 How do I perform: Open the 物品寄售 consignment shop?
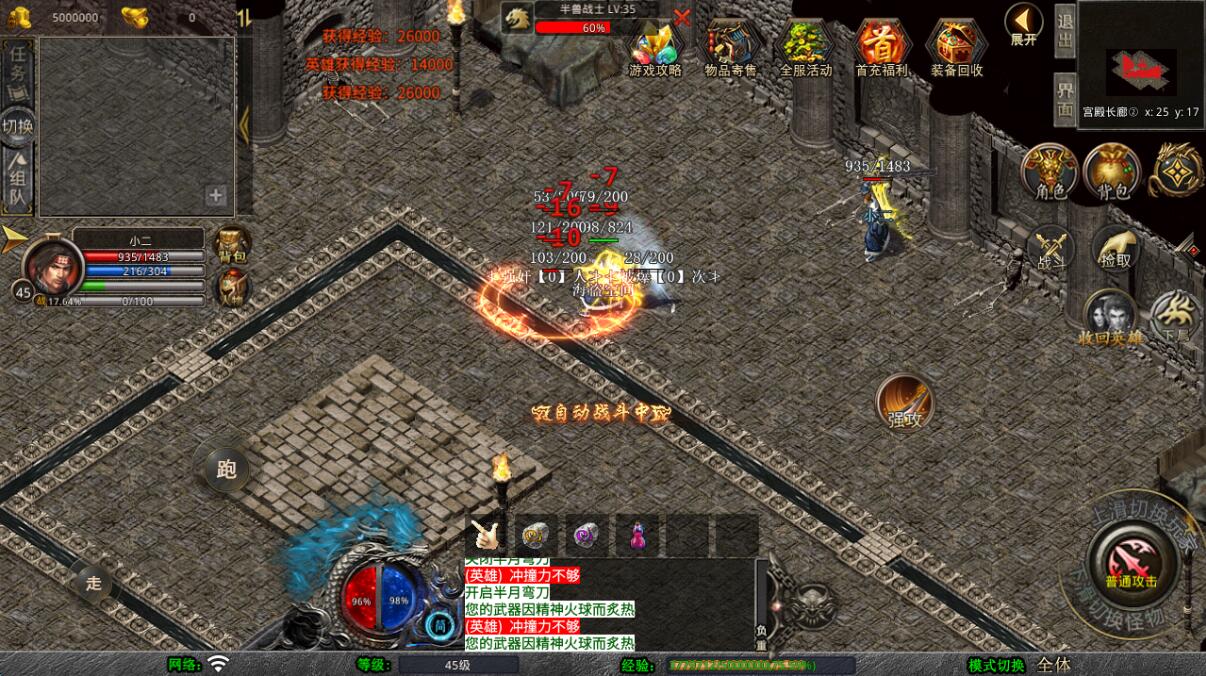(x=731, y=47)
